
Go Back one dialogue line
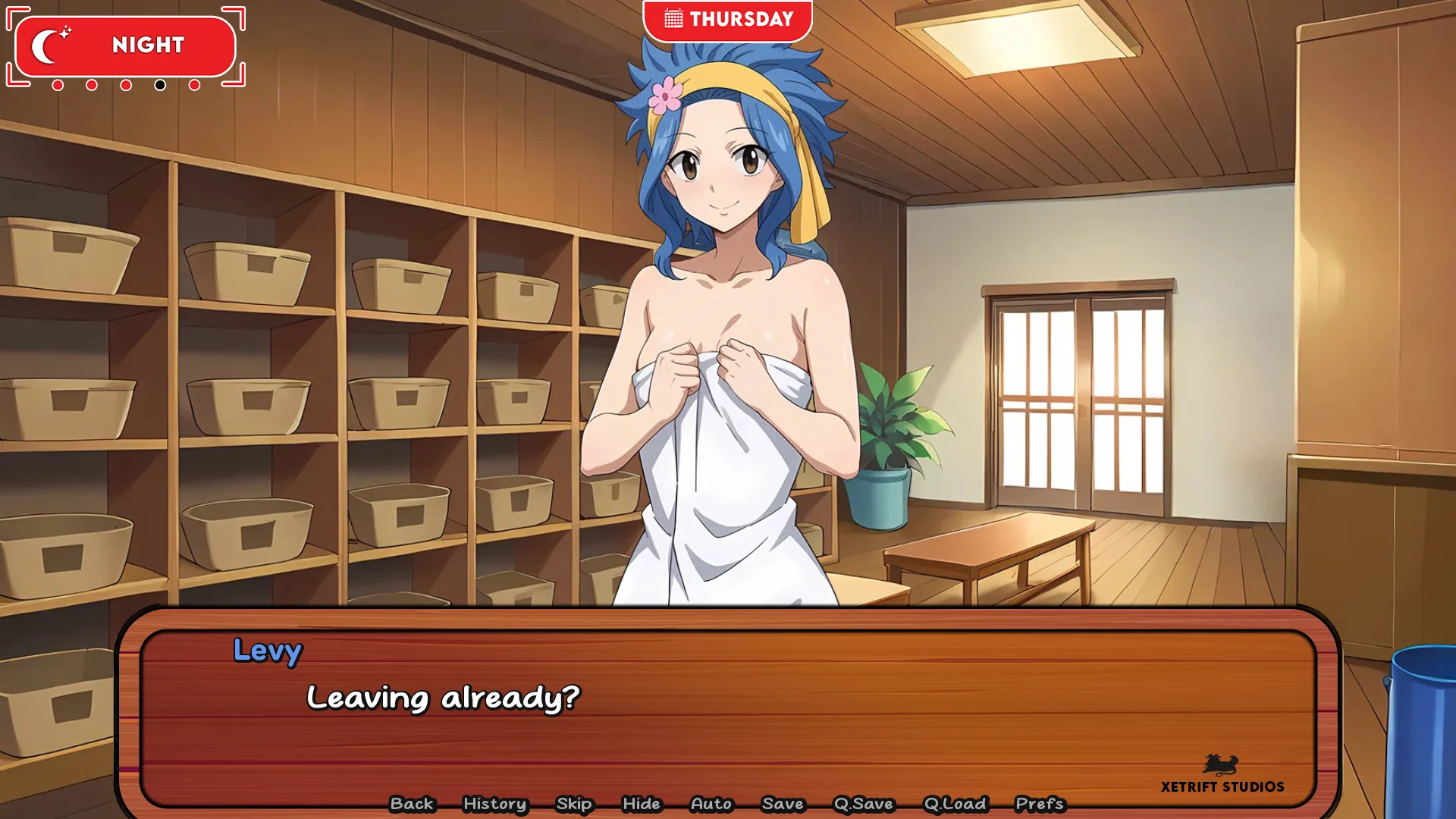(412, 804)
